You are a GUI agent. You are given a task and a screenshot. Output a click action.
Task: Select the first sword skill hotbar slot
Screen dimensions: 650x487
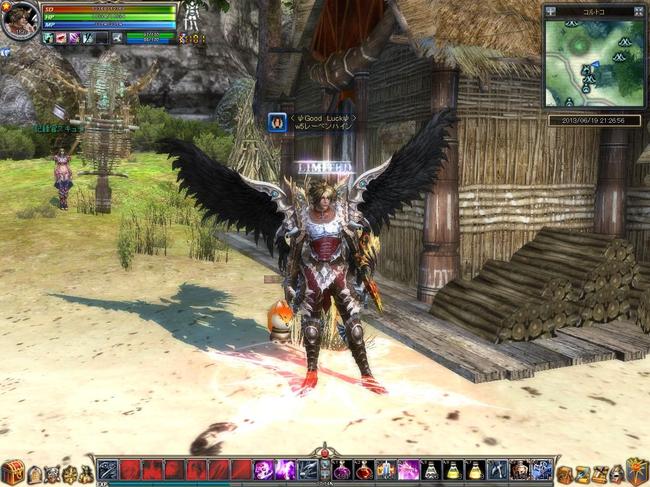[x=108, y=470]
